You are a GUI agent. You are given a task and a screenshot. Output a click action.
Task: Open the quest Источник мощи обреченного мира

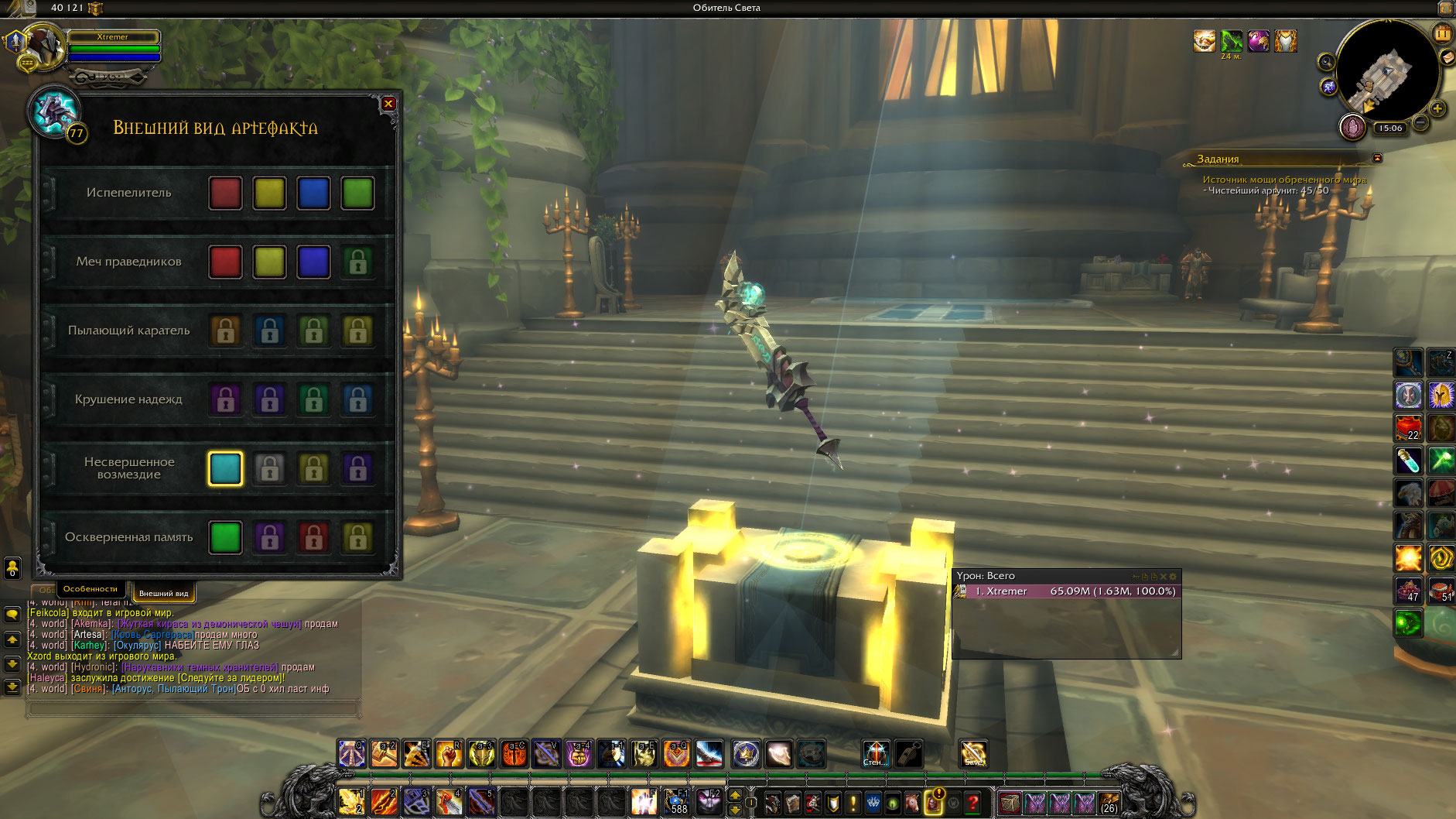(x=1283, y=180)
